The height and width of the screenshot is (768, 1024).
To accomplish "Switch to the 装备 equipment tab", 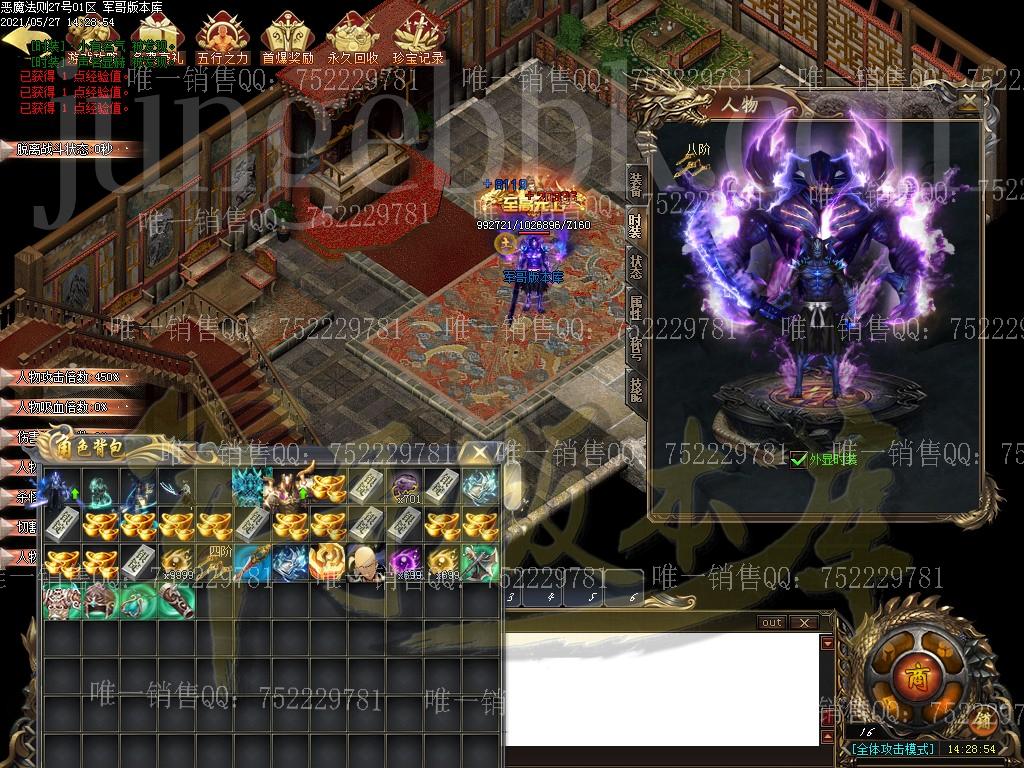I will coord(635,185).
